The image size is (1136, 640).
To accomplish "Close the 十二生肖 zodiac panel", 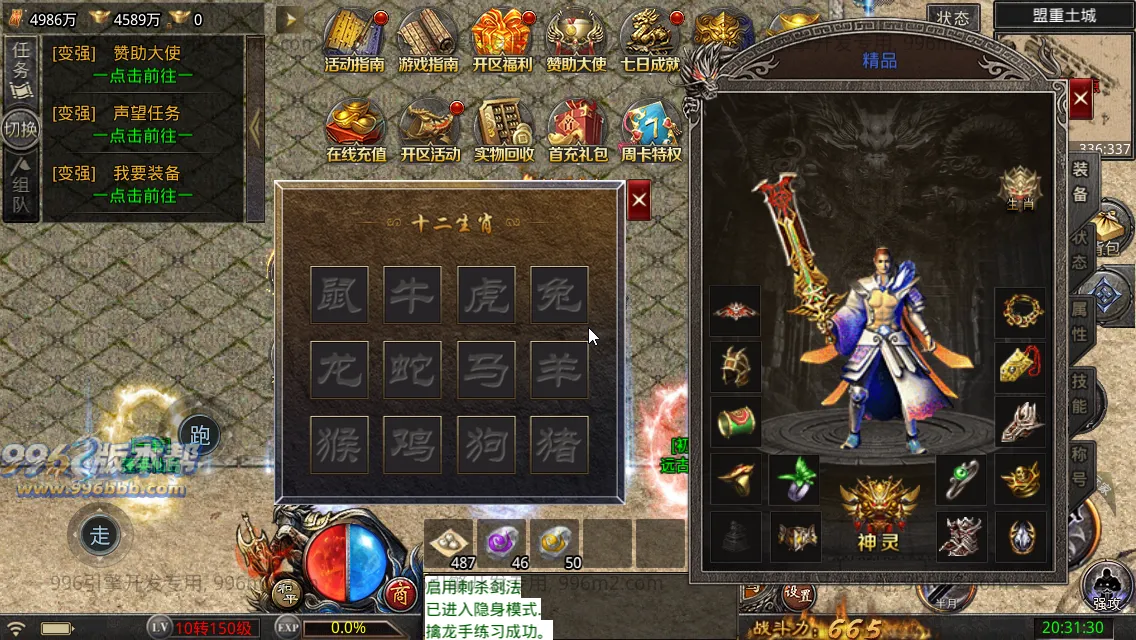I will pos(639,202).
